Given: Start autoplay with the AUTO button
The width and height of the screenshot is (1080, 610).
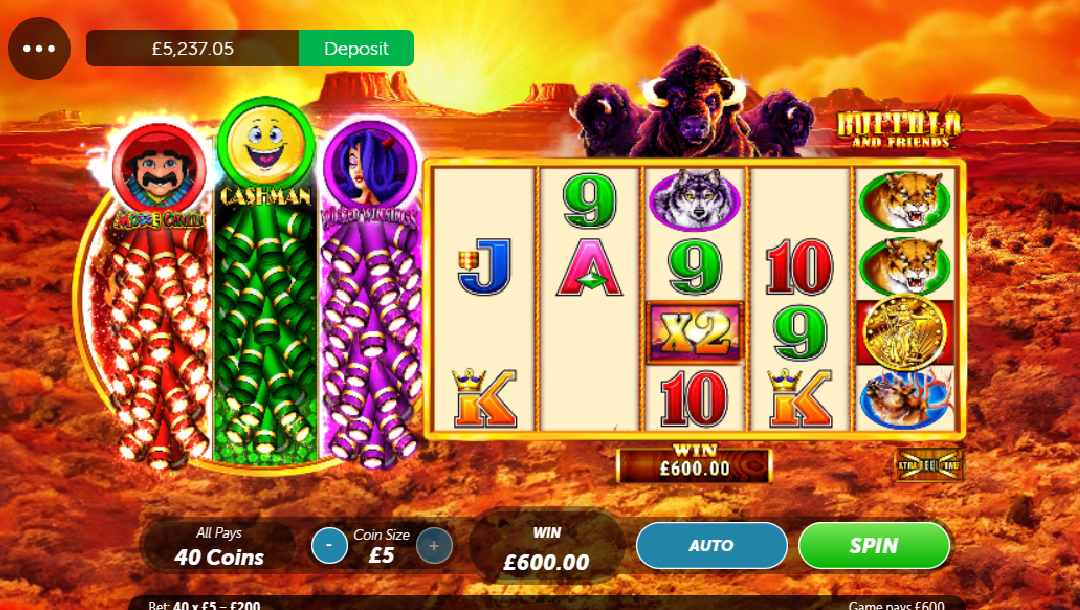Looking at the screenshot, I should [x=711, y=545].
